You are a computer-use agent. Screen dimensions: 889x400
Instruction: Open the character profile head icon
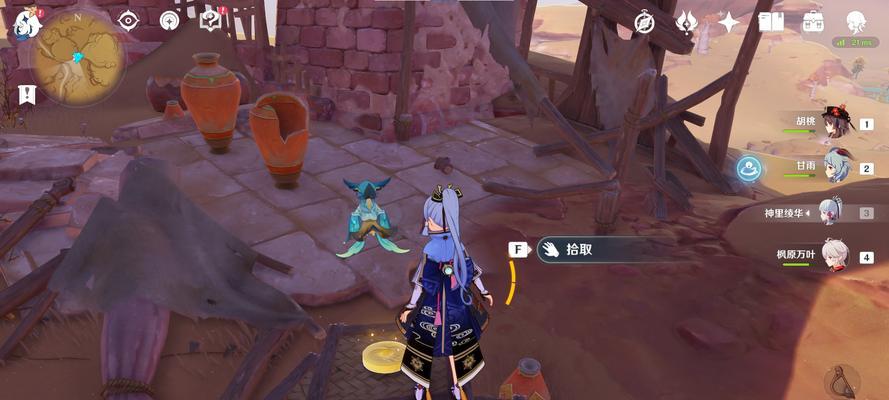pos(856,22)
